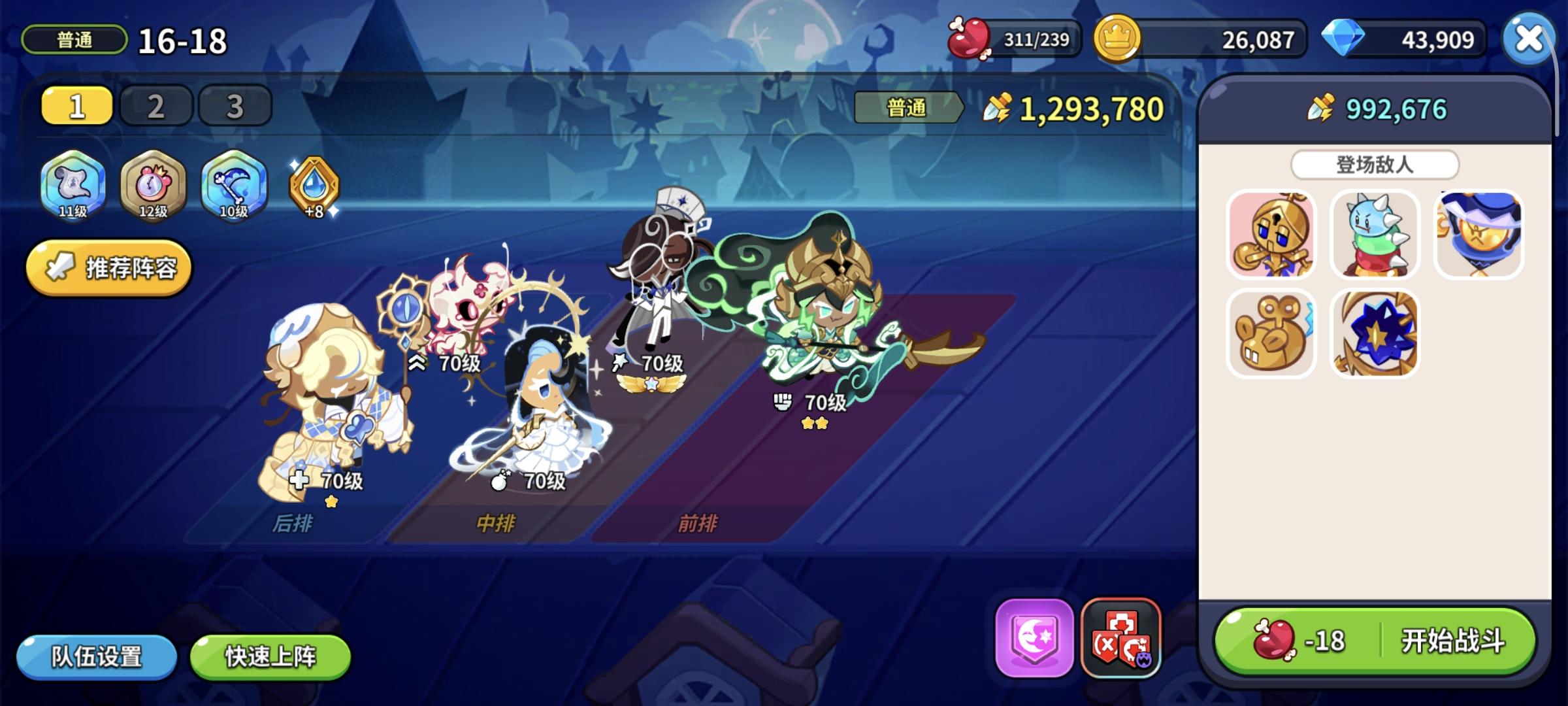Click the diamond currency counter
The width and height of the screenshot is (1568, 706).
click(1405, 39)
